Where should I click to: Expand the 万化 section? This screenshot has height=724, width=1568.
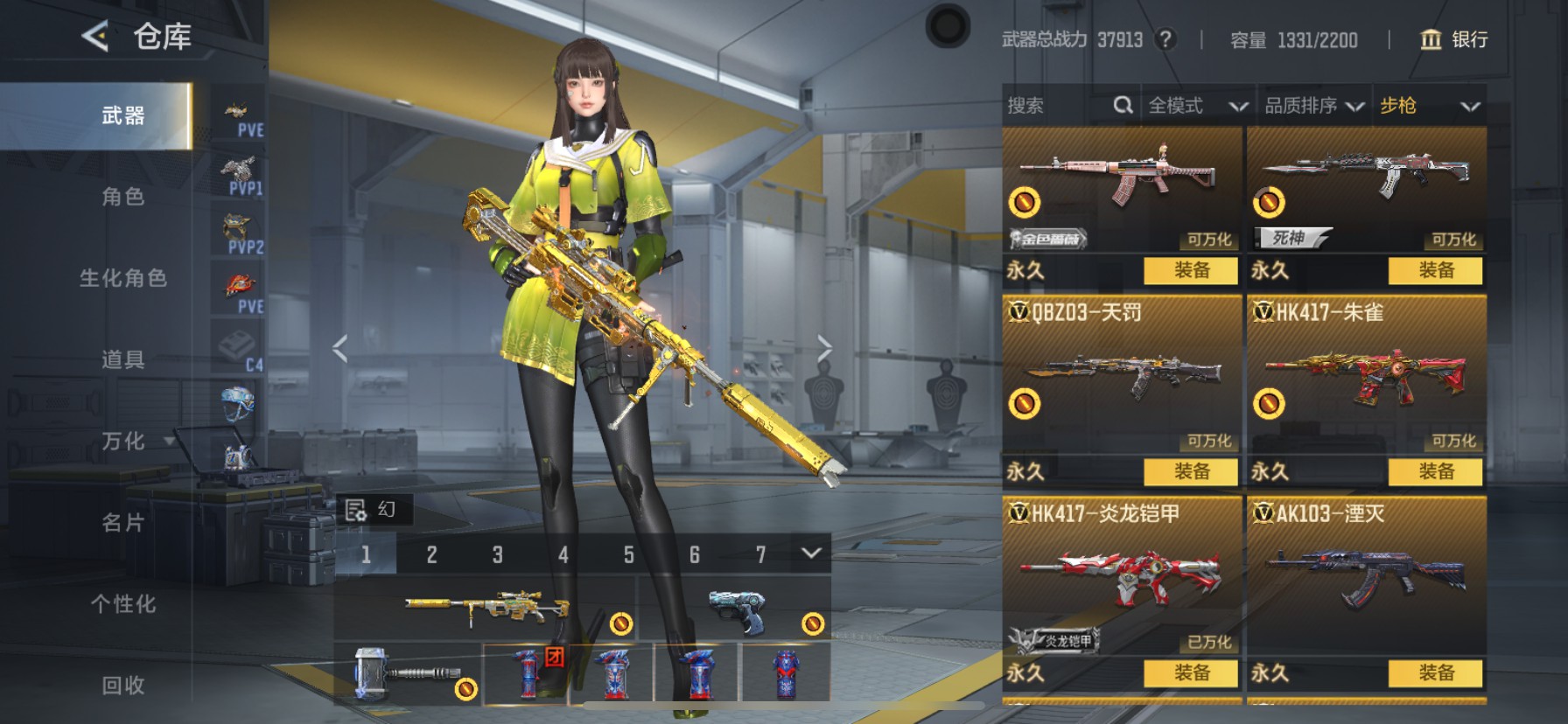coord(124,441)
